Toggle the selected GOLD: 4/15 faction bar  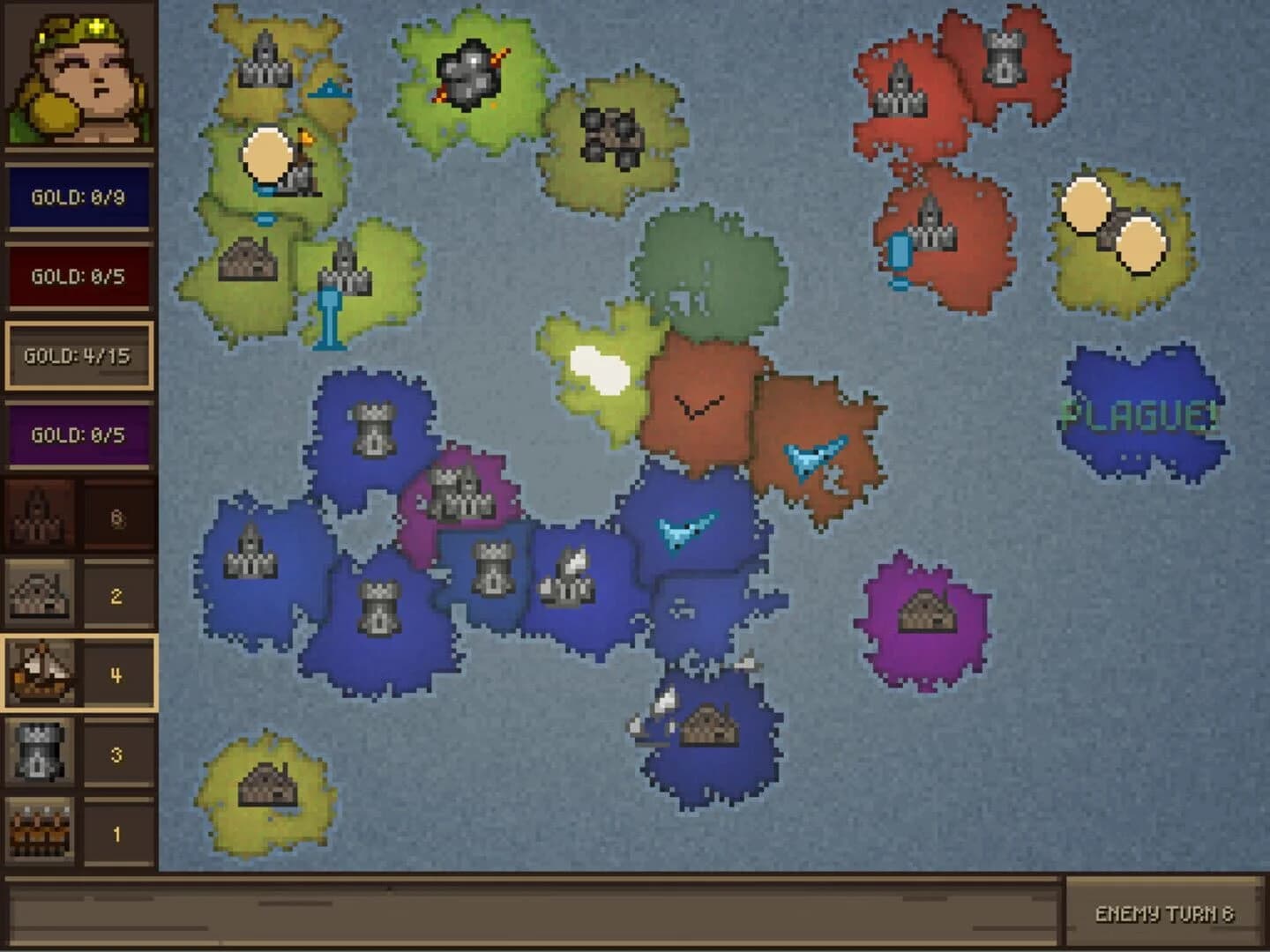coord(78,355)
